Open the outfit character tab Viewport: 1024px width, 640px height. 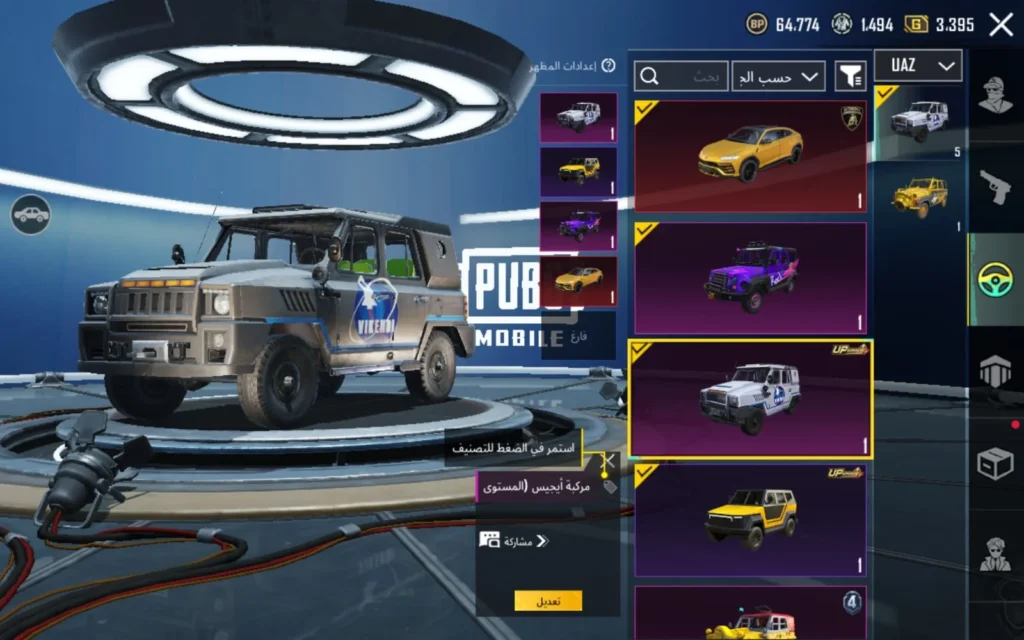click(996, 97)
